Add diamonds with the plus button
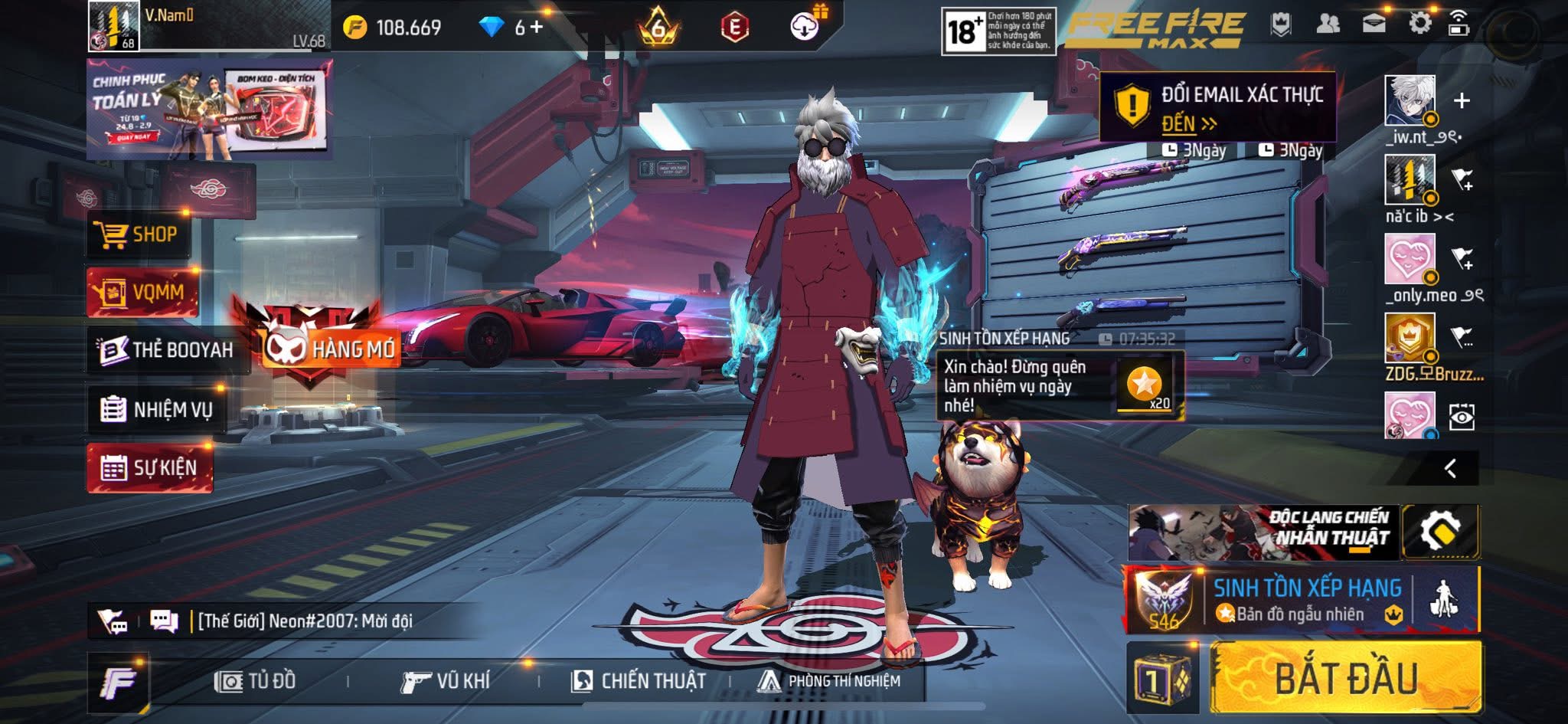This screenshot has height=724, width=1568. [537, 28]
